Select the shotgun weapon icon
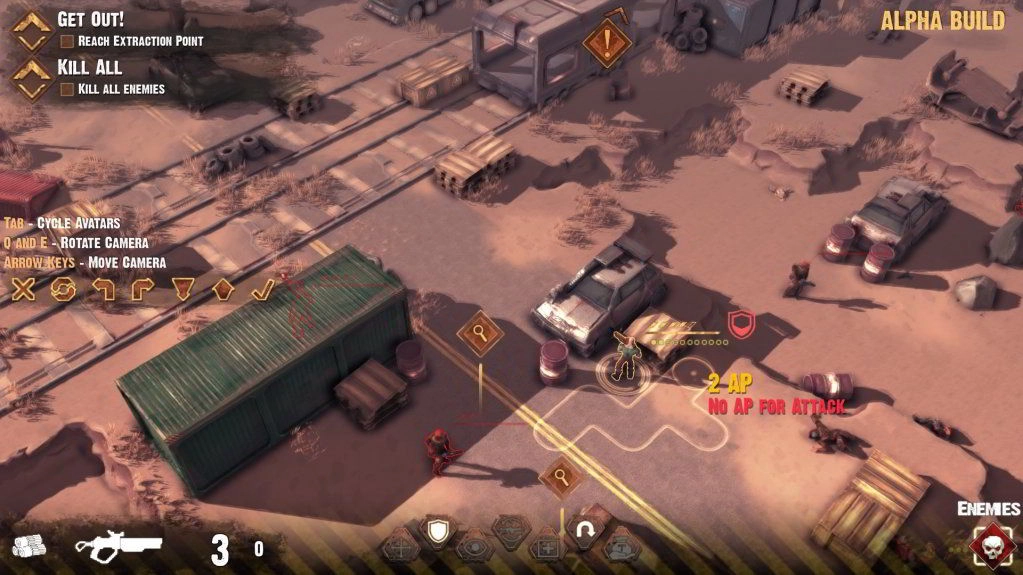The image size is (1023, 575). point(119,546)
